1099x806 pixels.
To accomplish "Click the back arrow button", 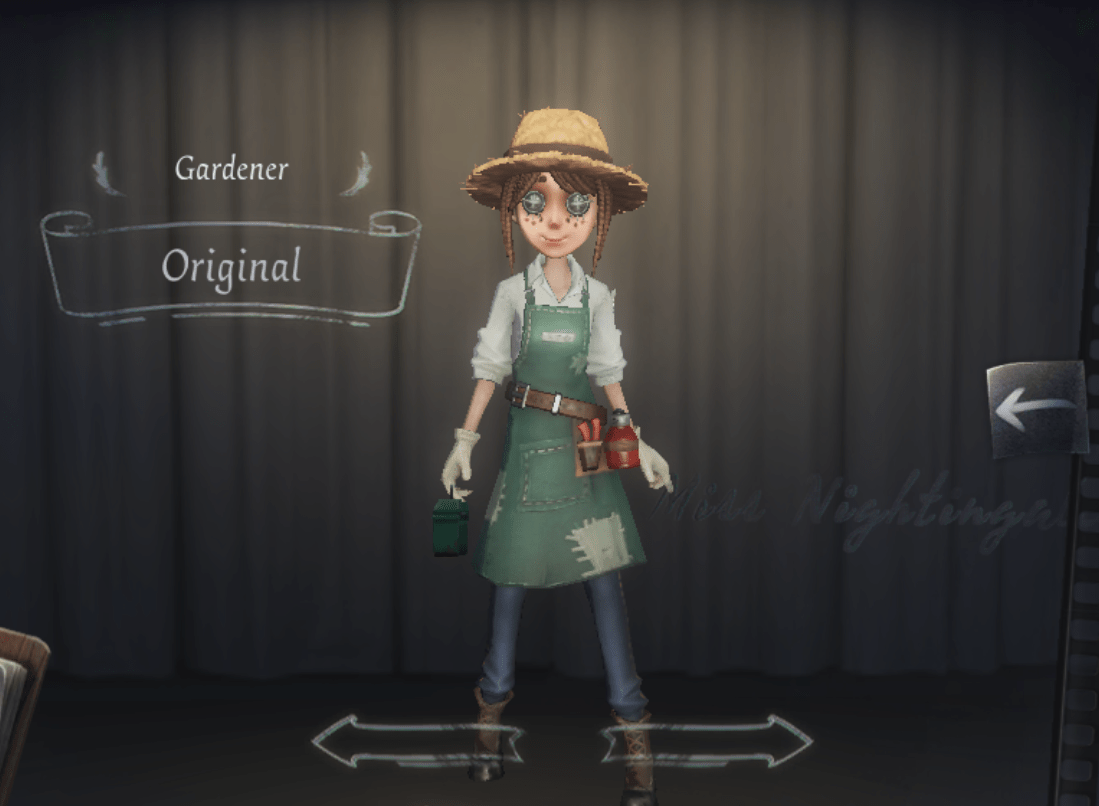I will (x=1036, y=408).
